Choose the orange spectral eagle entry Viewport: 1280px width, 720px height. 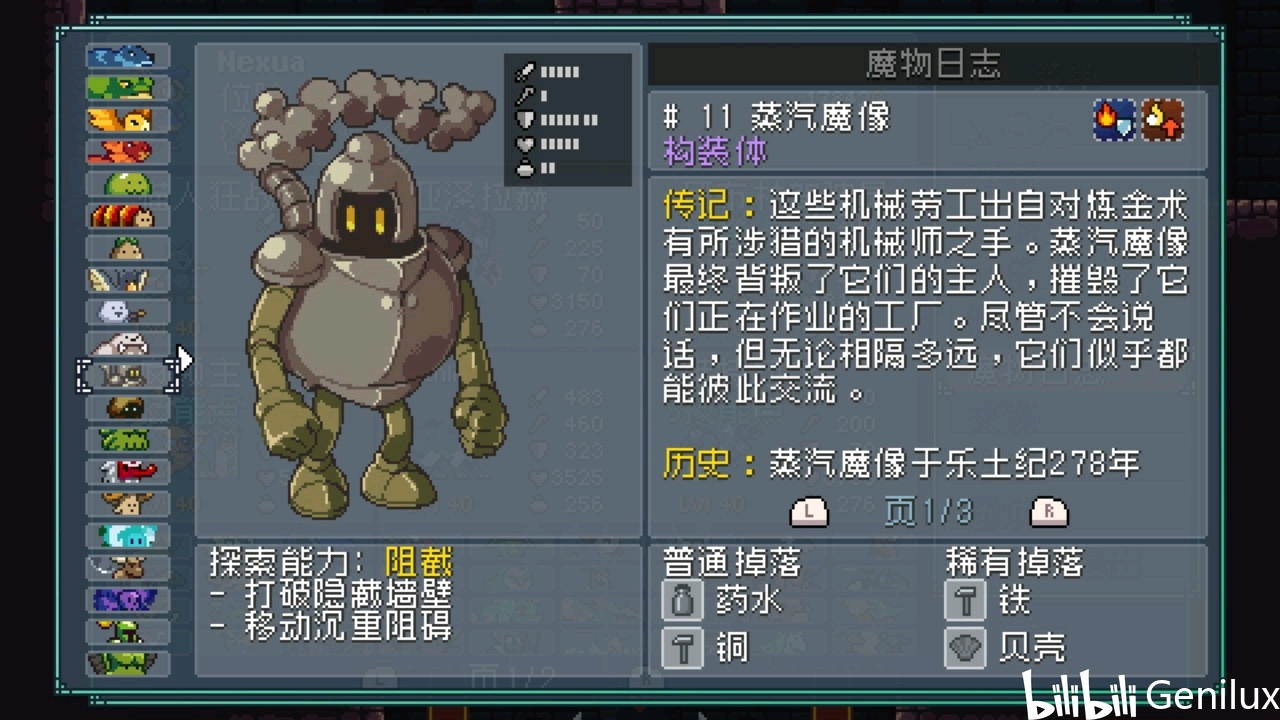pyautogui.click(x=127, y=120)
